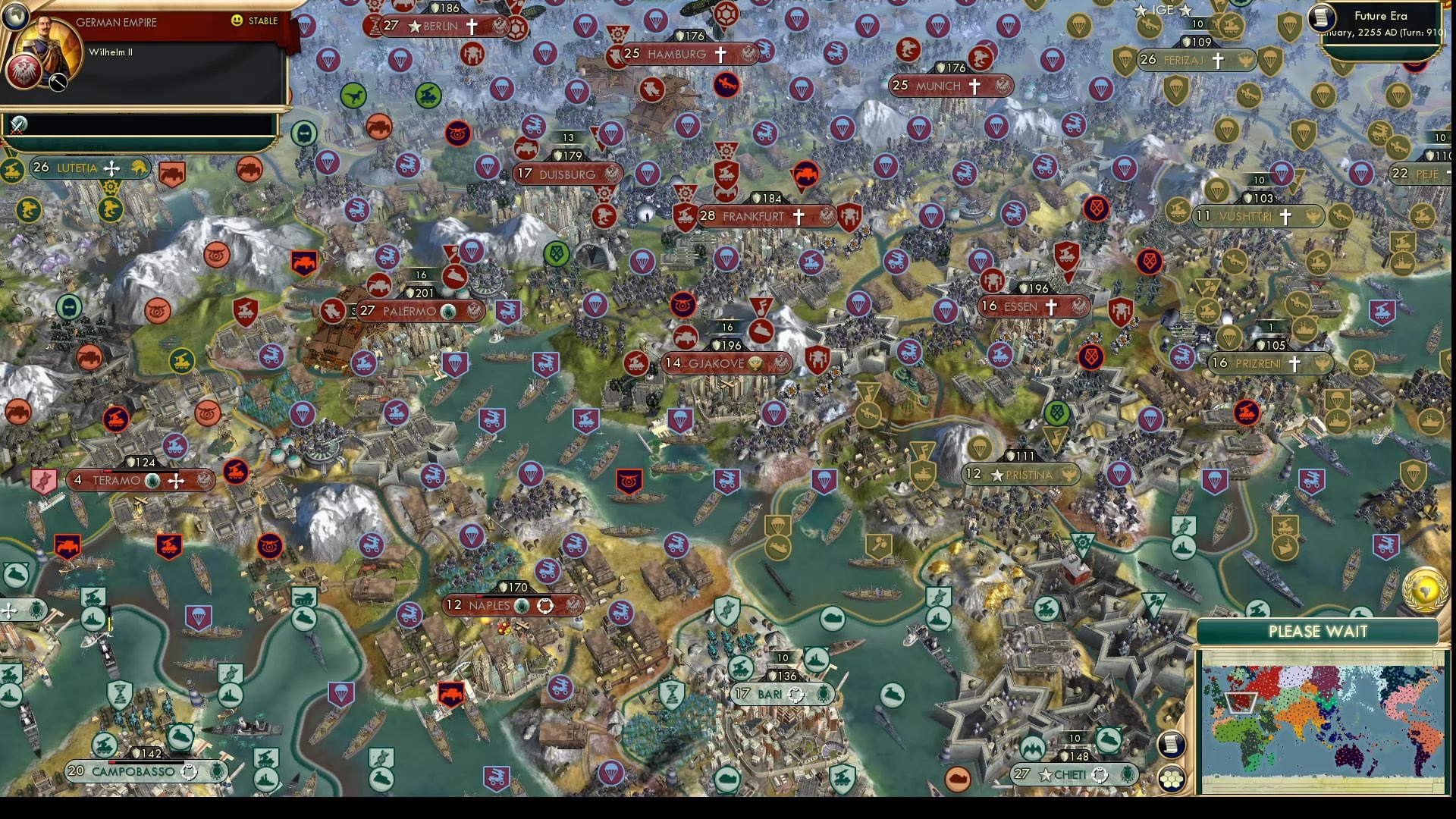
Task: Open the social policies scroll icon beside the minimap
Action: coord(1172,745)
